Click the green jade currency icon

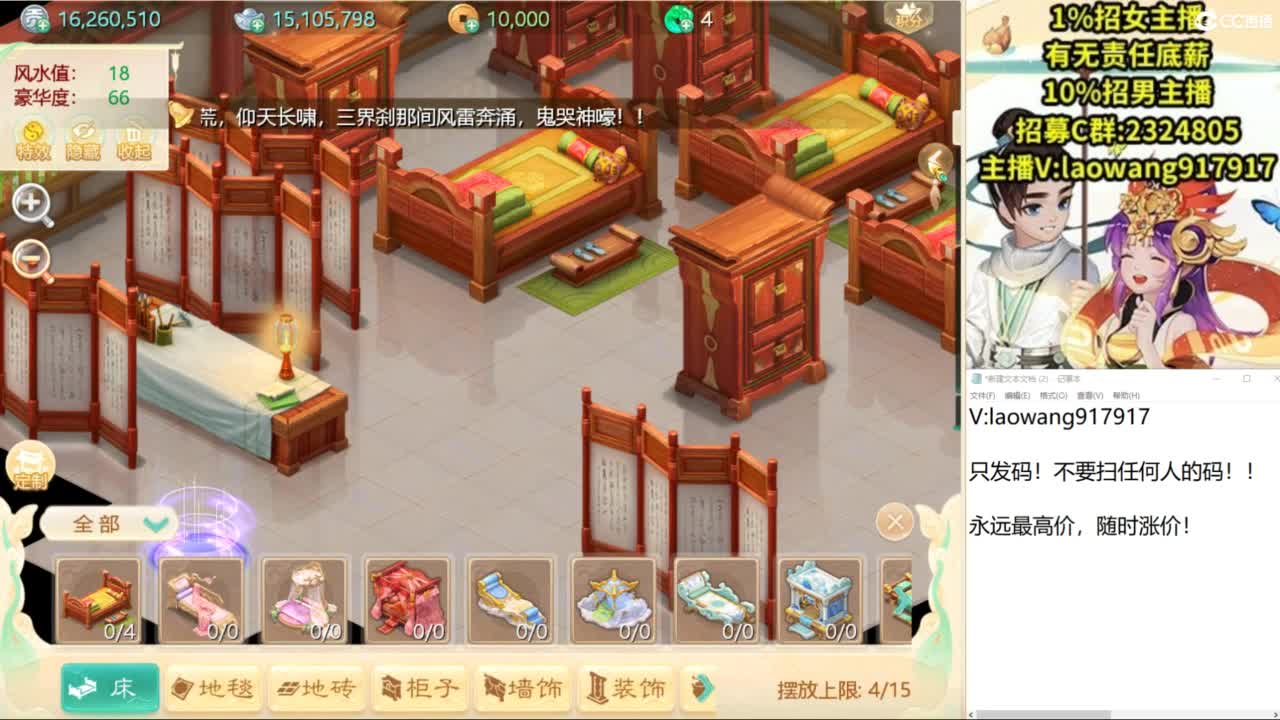pos(680,19)
